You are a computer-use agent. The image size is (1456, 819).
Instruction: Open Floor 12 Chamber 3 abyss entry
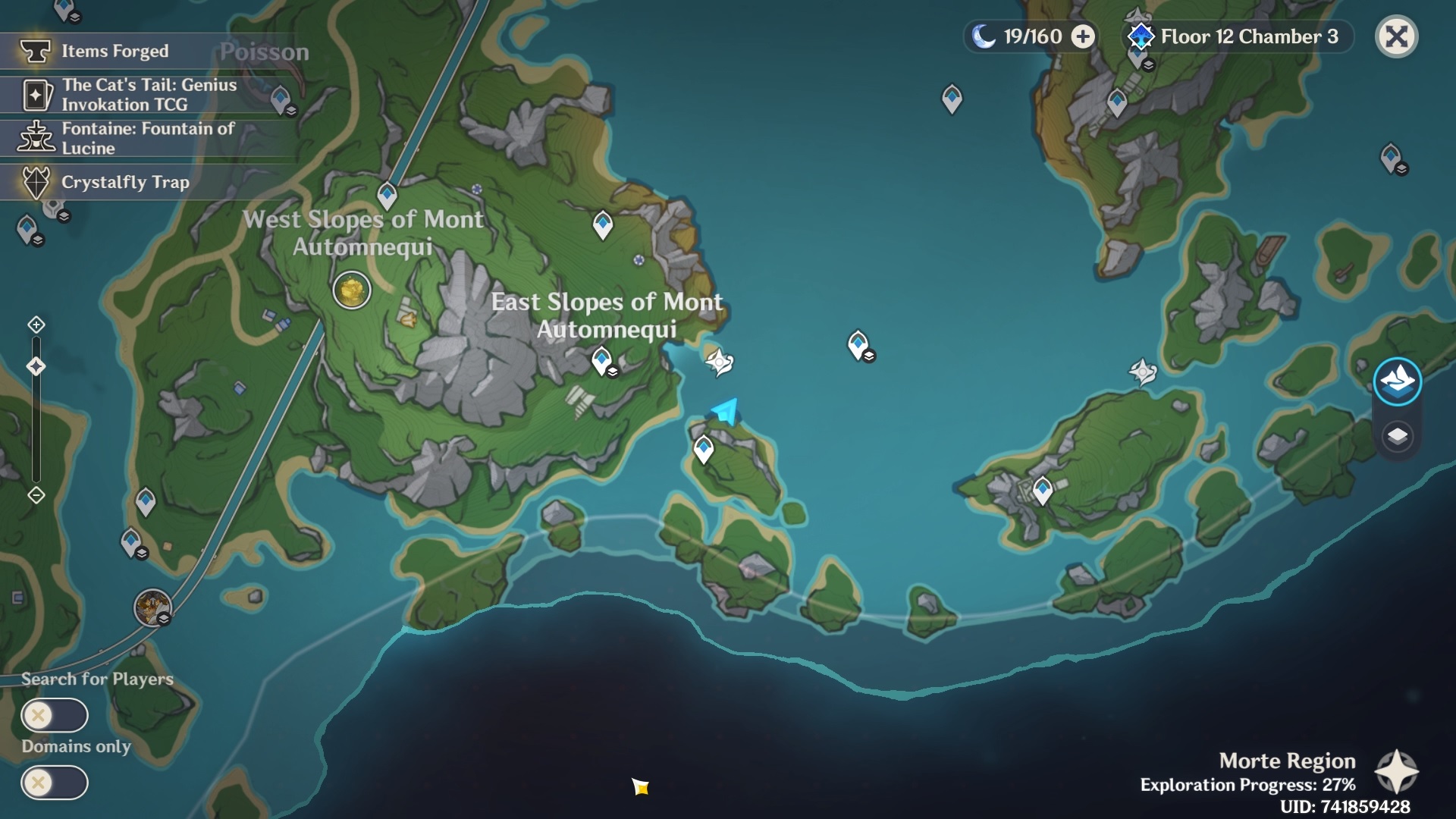coord(1245,36)
